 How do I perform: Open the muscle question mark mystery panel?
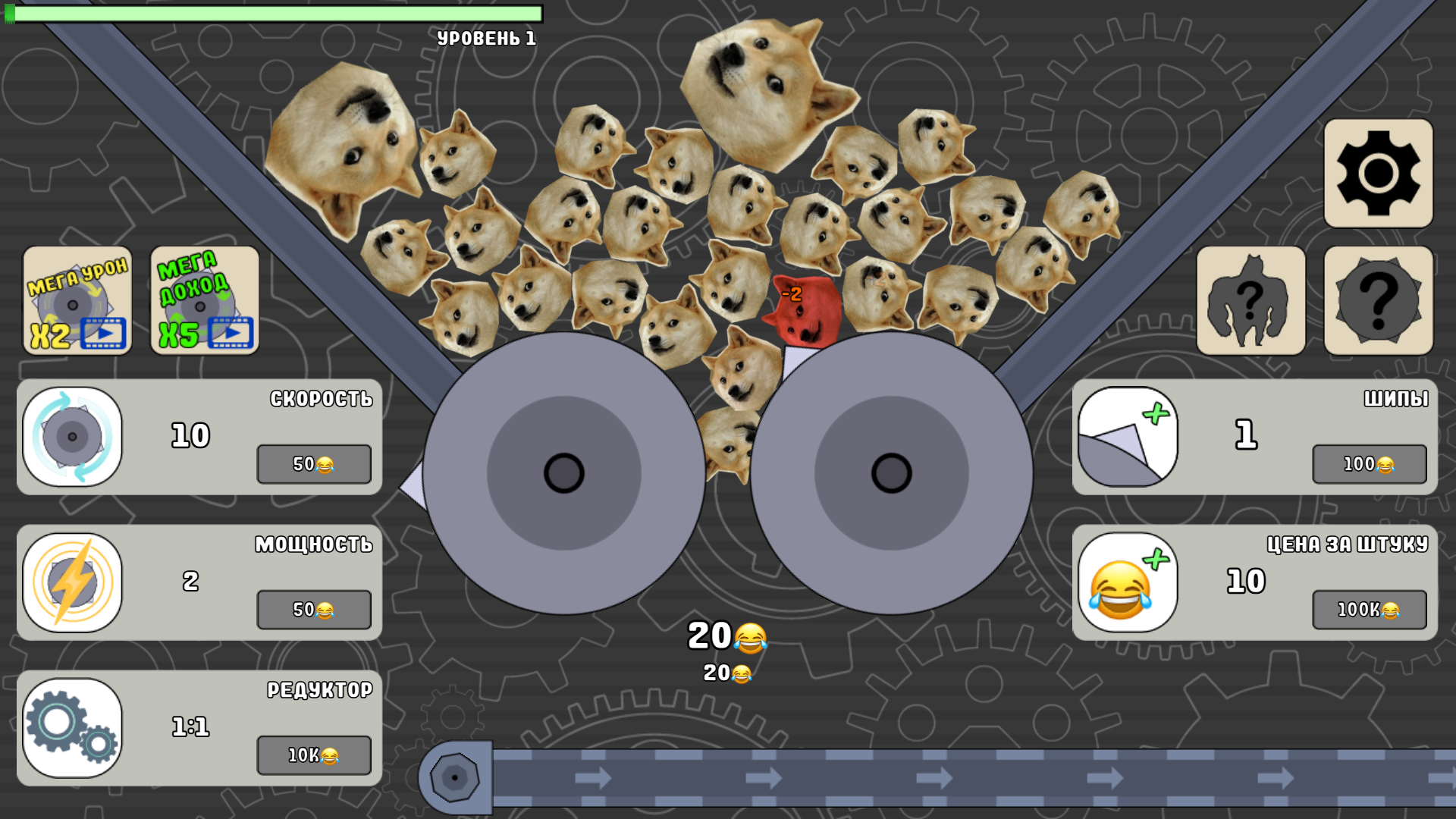coord(1252,300)
